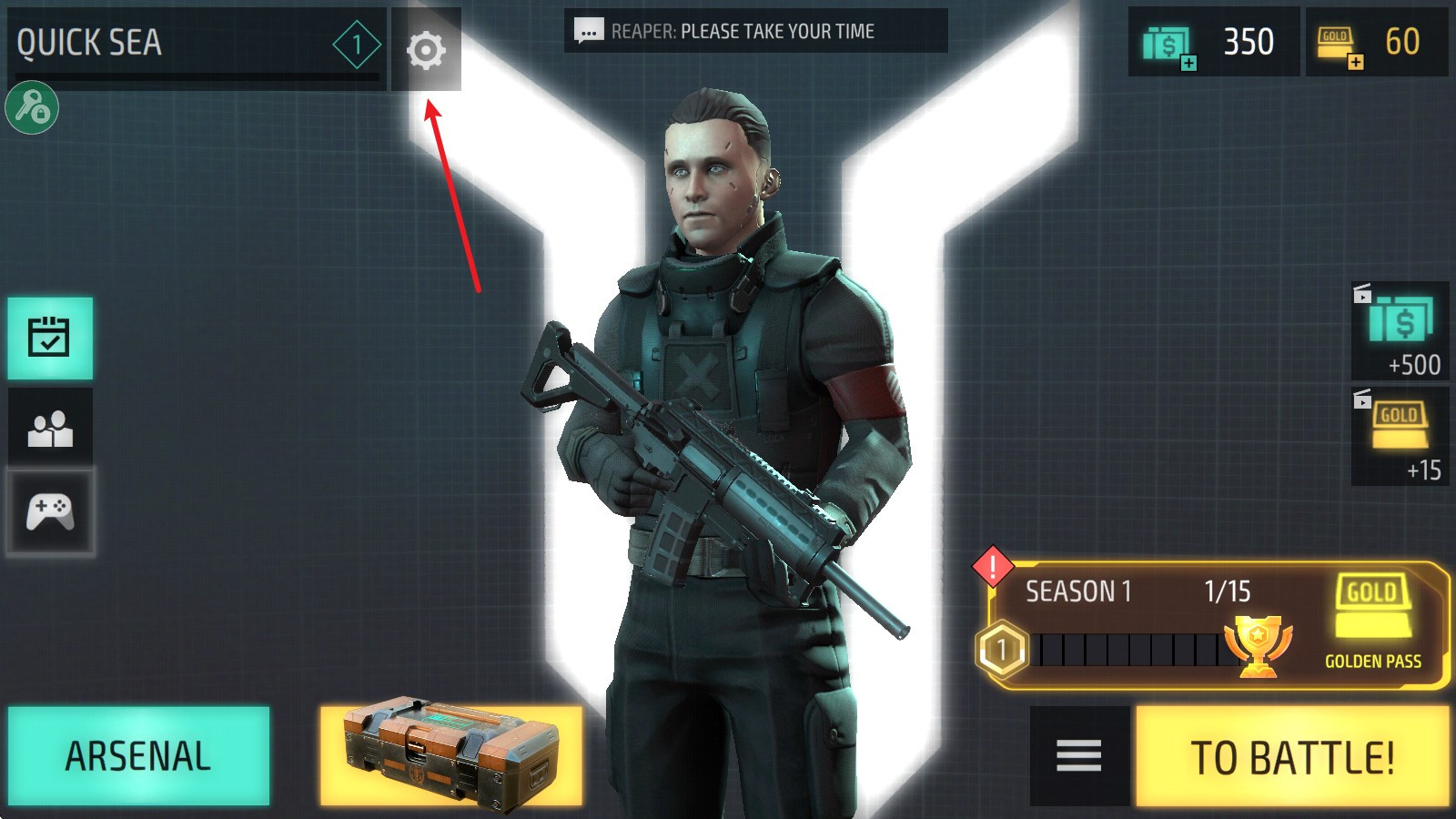Open the daily tasks calendar icon
The height and width of the screenshot is (819, 1456).
pos(50,338)
